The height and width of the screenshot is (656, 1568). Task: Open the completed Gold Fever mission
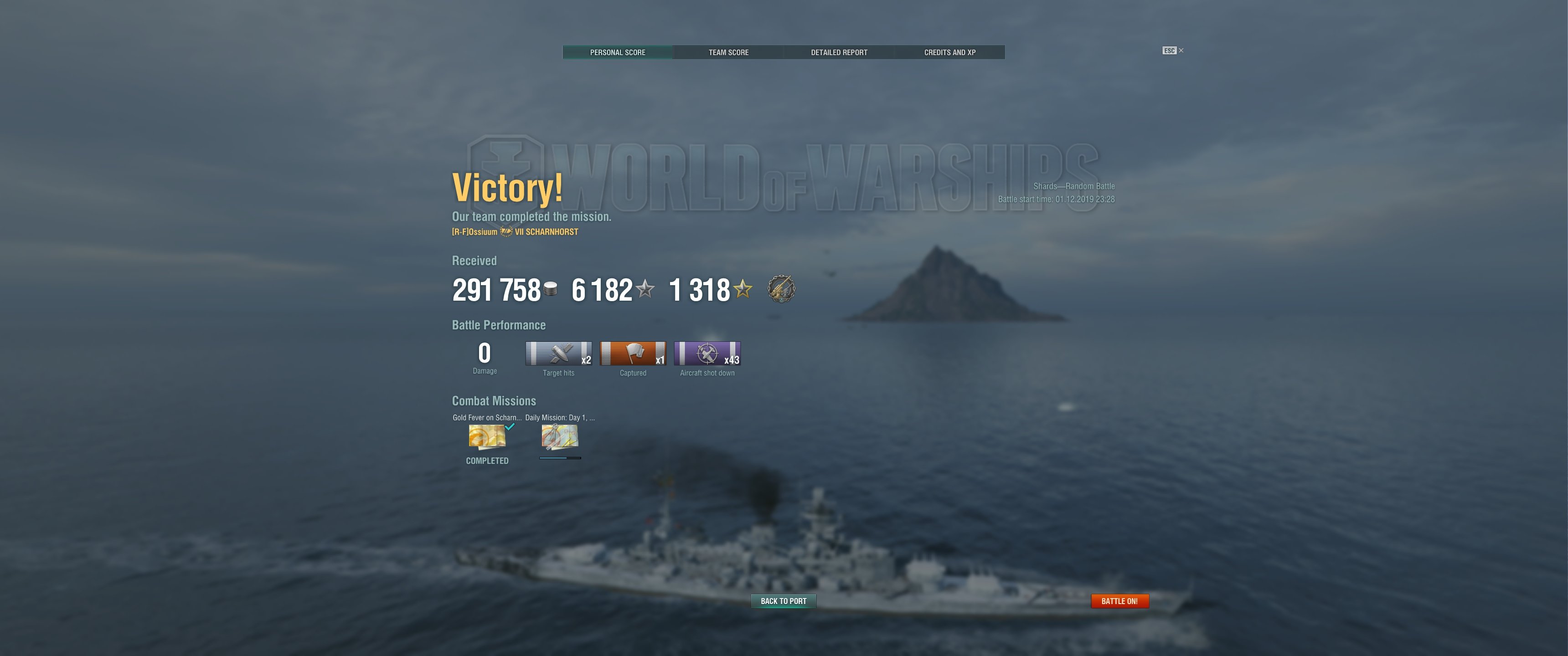click(x=487, y=436)
